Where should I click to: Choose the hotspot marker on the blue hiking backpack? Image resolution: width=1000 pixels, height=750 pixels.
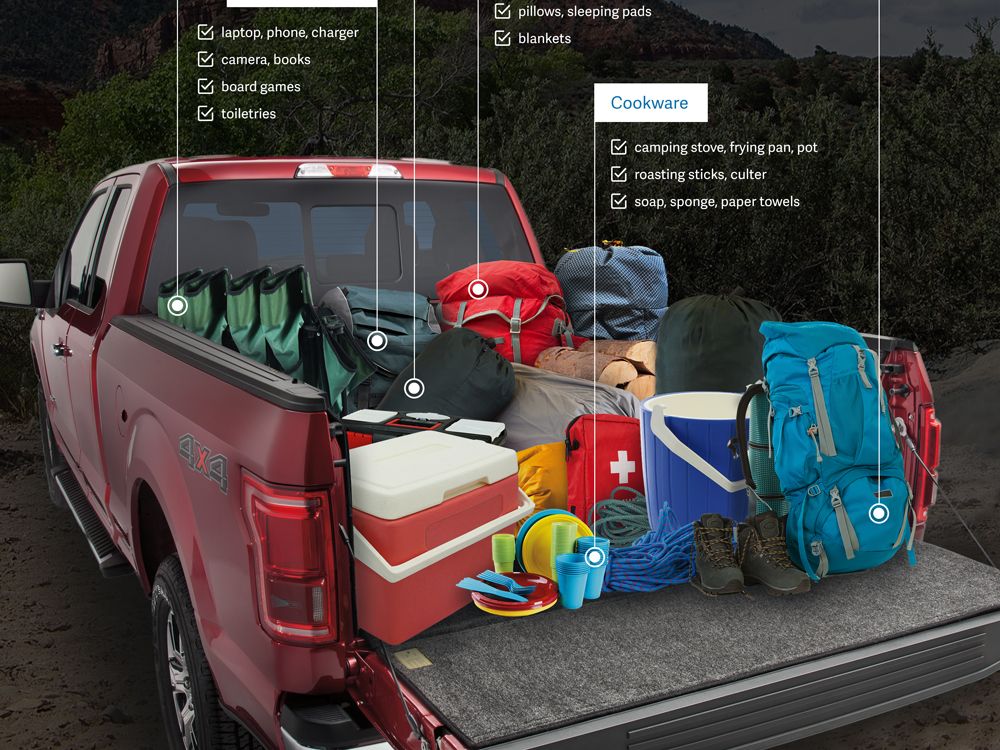(879, 513)
